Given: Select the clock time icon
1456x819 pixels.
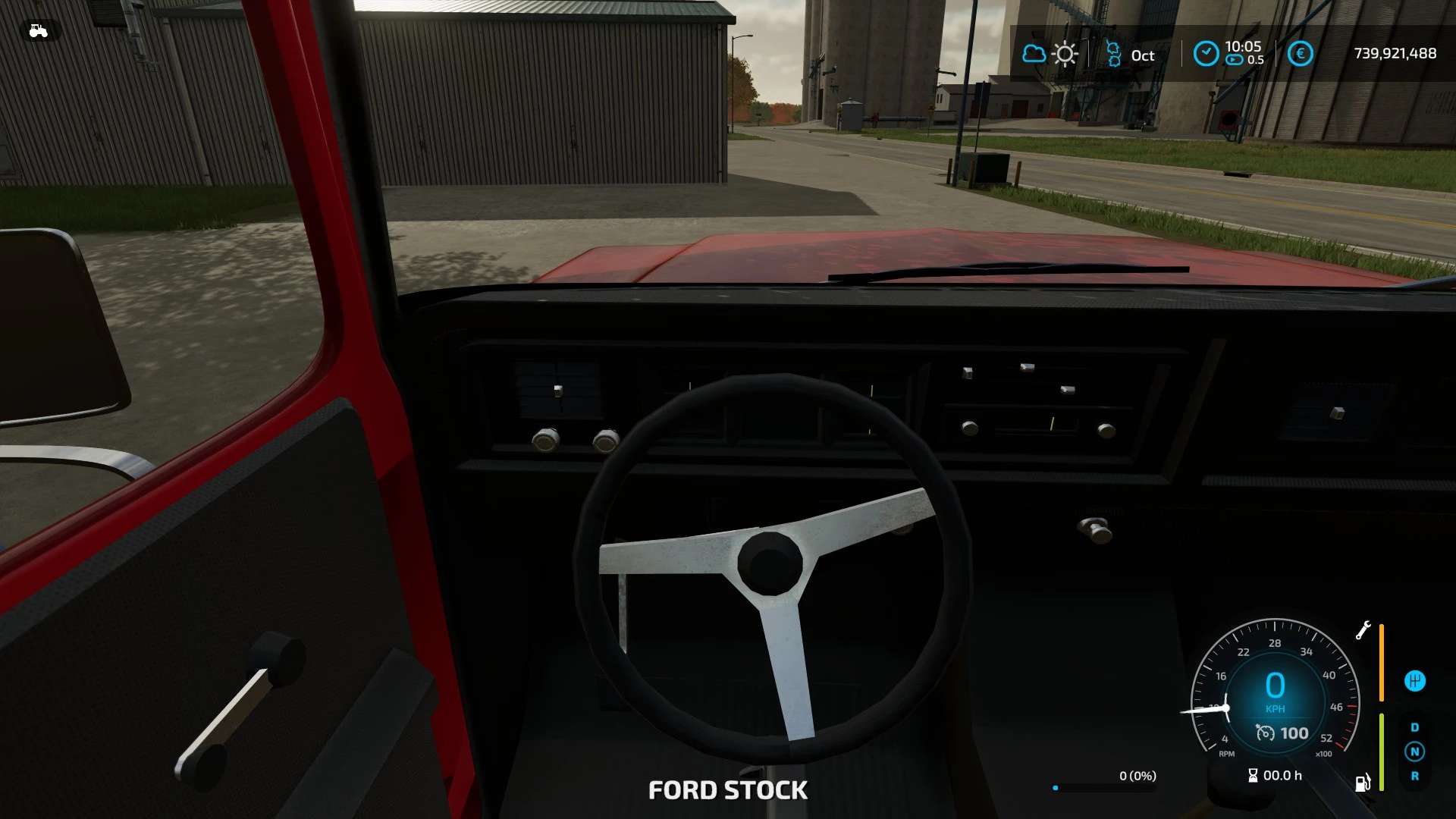Looking at the screenshot, I should coord(1206,54).
